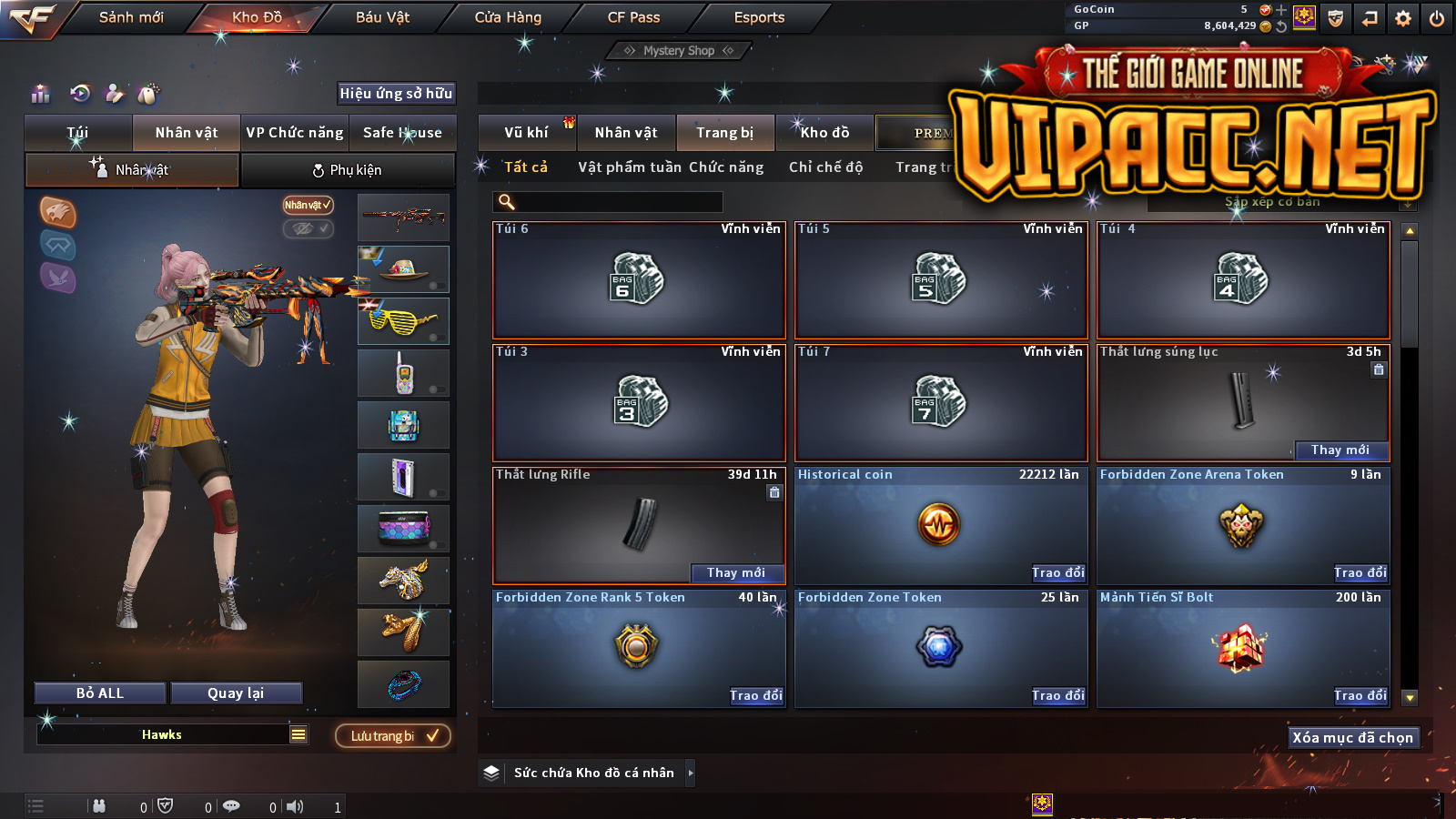Screen dimensions: 1456x819
Task: Click Xóa mục đã chọn button
Action: 1352,738
